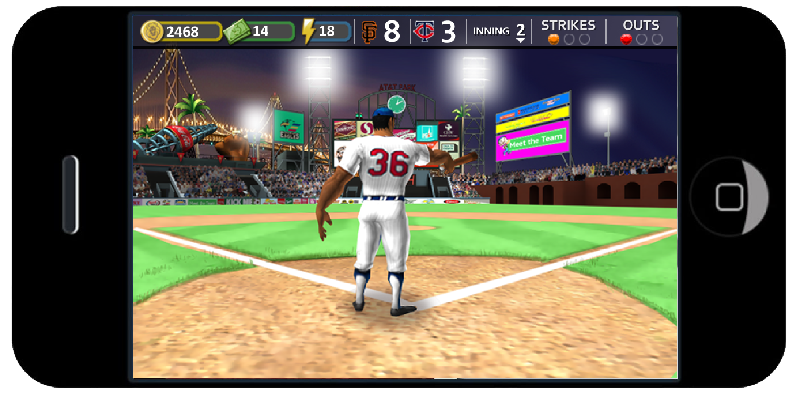Open the green cash currency counter
Screen dimensions: 800x400
(x=260, y=31)
